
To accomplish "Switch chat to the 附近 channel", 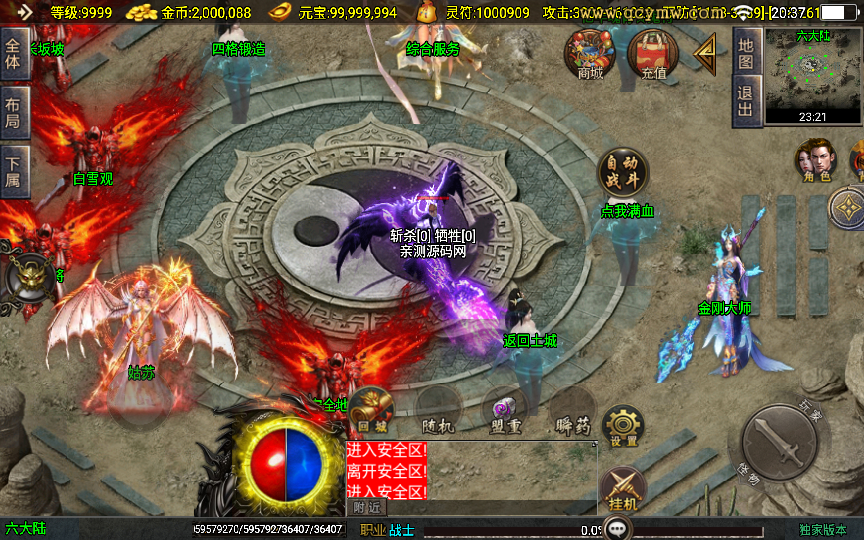I will pos(368,507).
